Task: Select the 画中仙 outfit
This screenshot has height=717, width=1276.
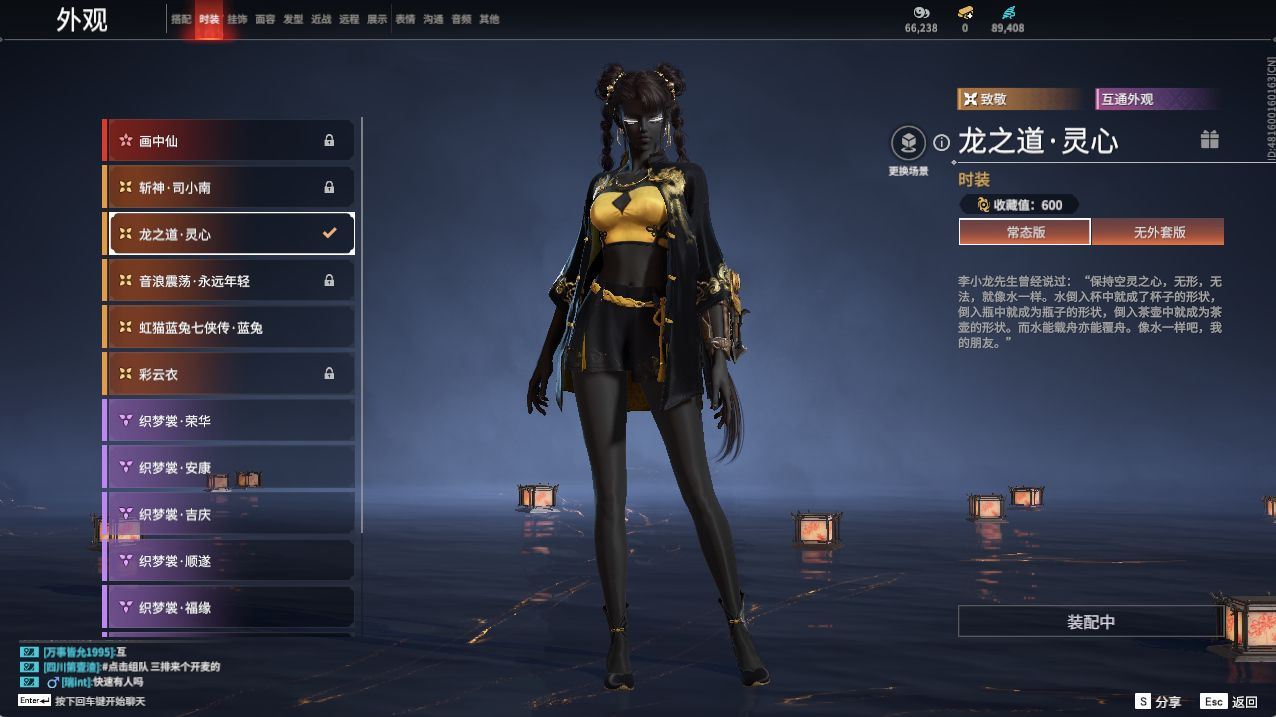Action: point(229,141)
